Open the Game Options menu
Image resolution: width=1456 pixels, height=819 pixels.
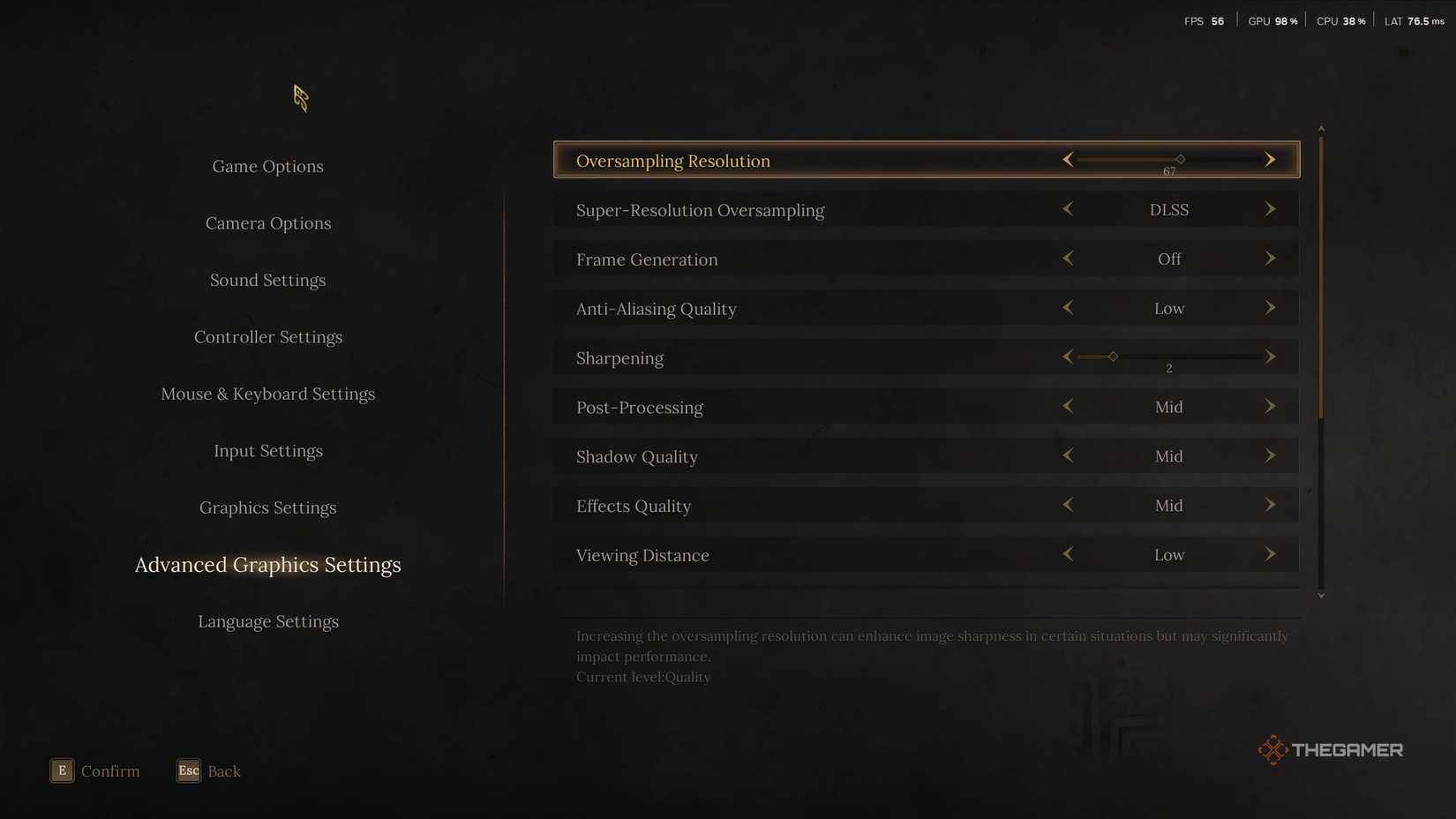pos(267,166)
